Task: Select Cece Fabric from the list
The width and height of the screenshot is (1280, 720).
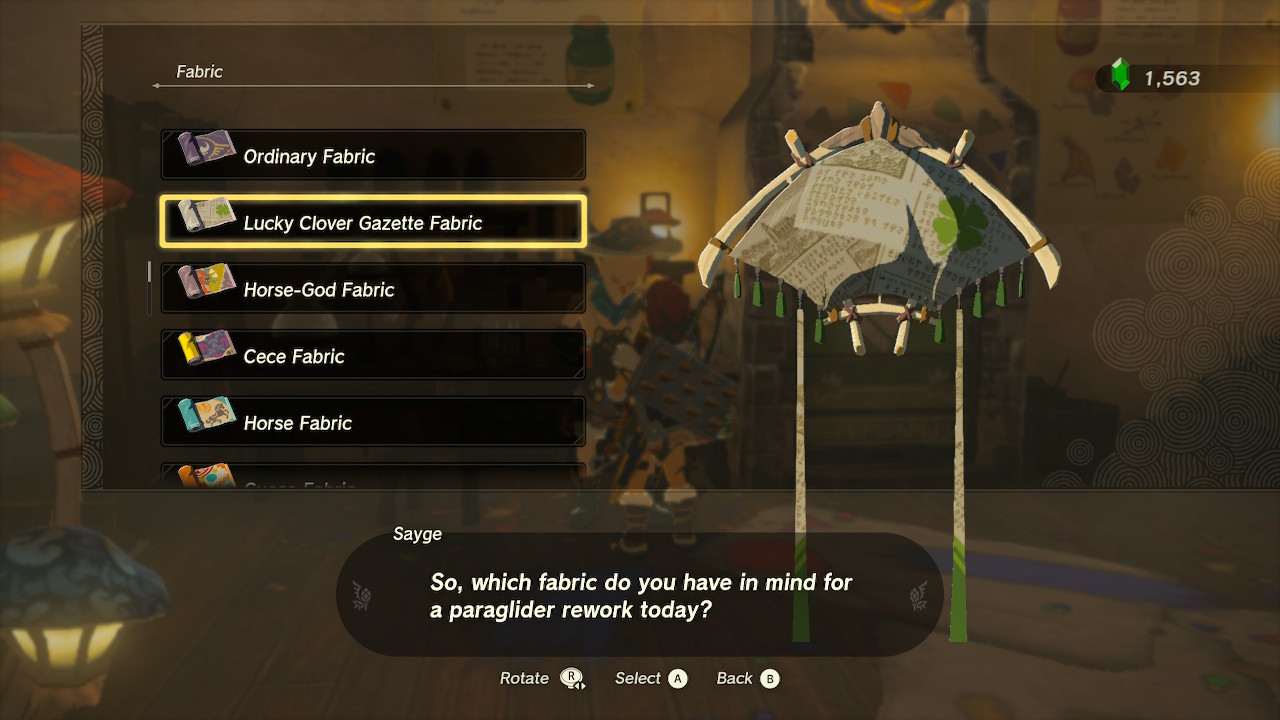Action: [x=373, y=355]
